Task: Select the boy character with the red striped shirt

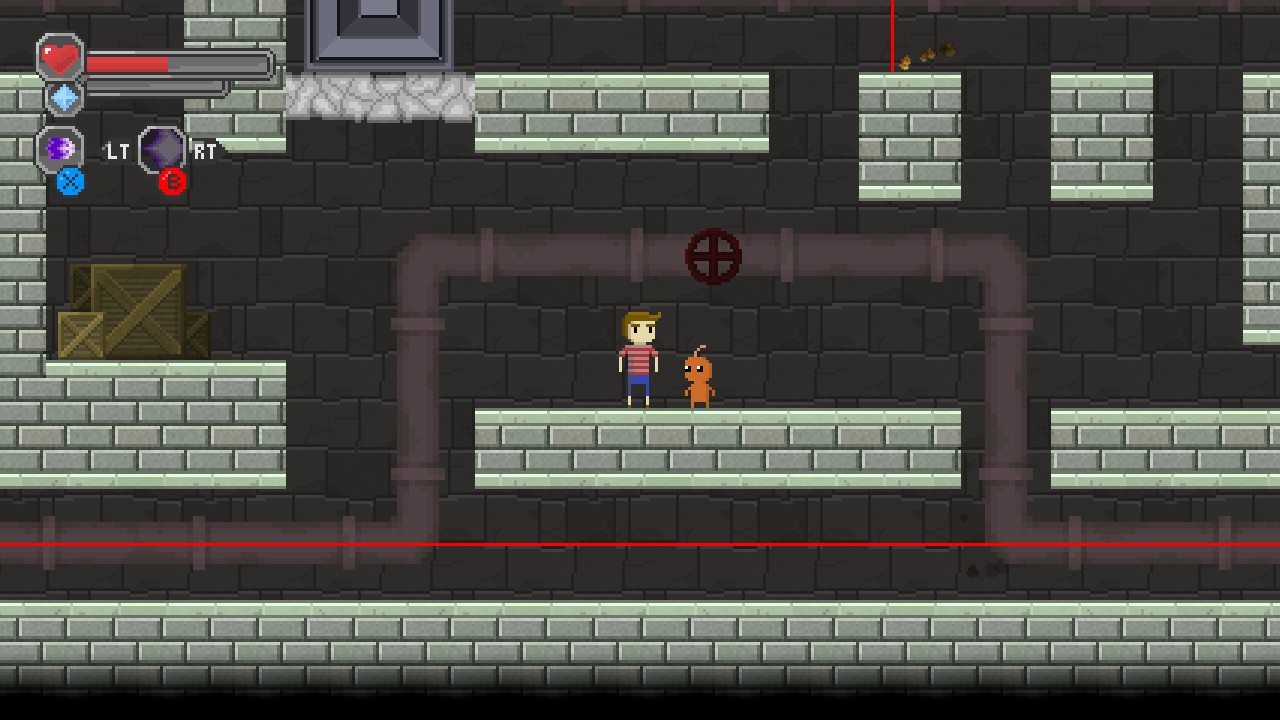Action: [638, 360]
